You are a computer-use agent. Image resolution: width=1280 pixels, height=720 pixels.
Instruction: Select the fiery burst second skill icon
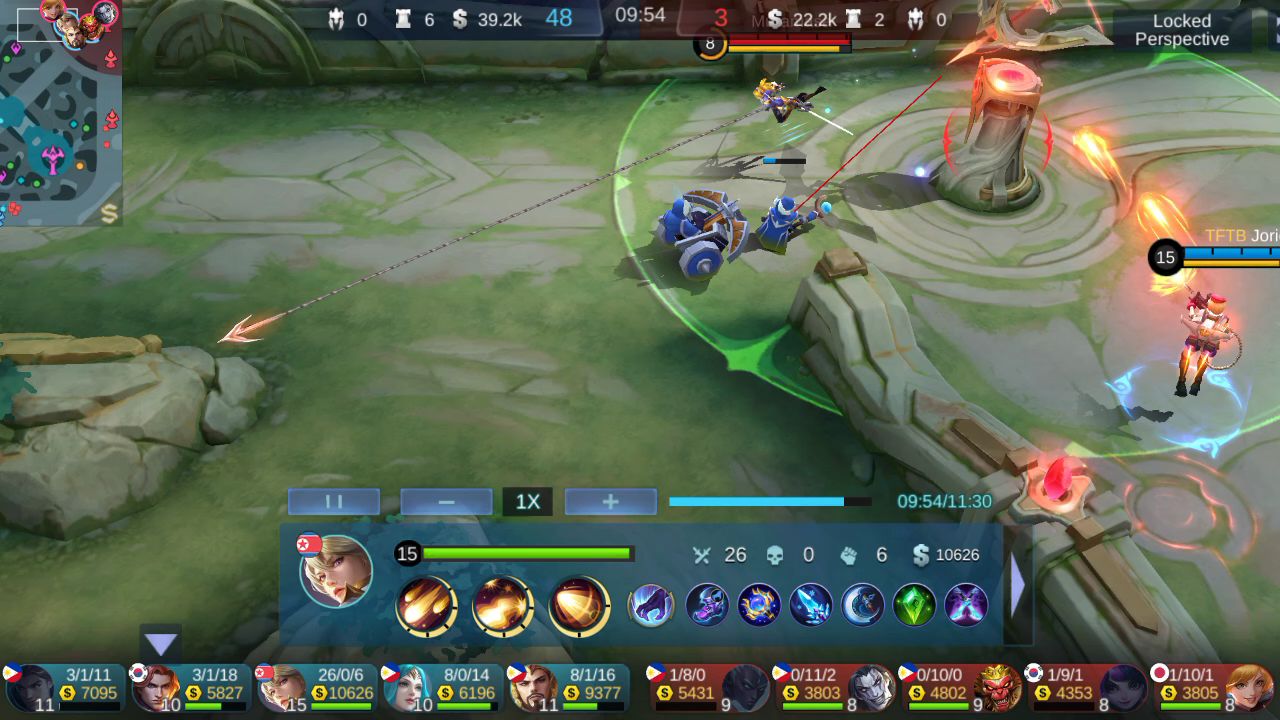(x=502, y=606)
